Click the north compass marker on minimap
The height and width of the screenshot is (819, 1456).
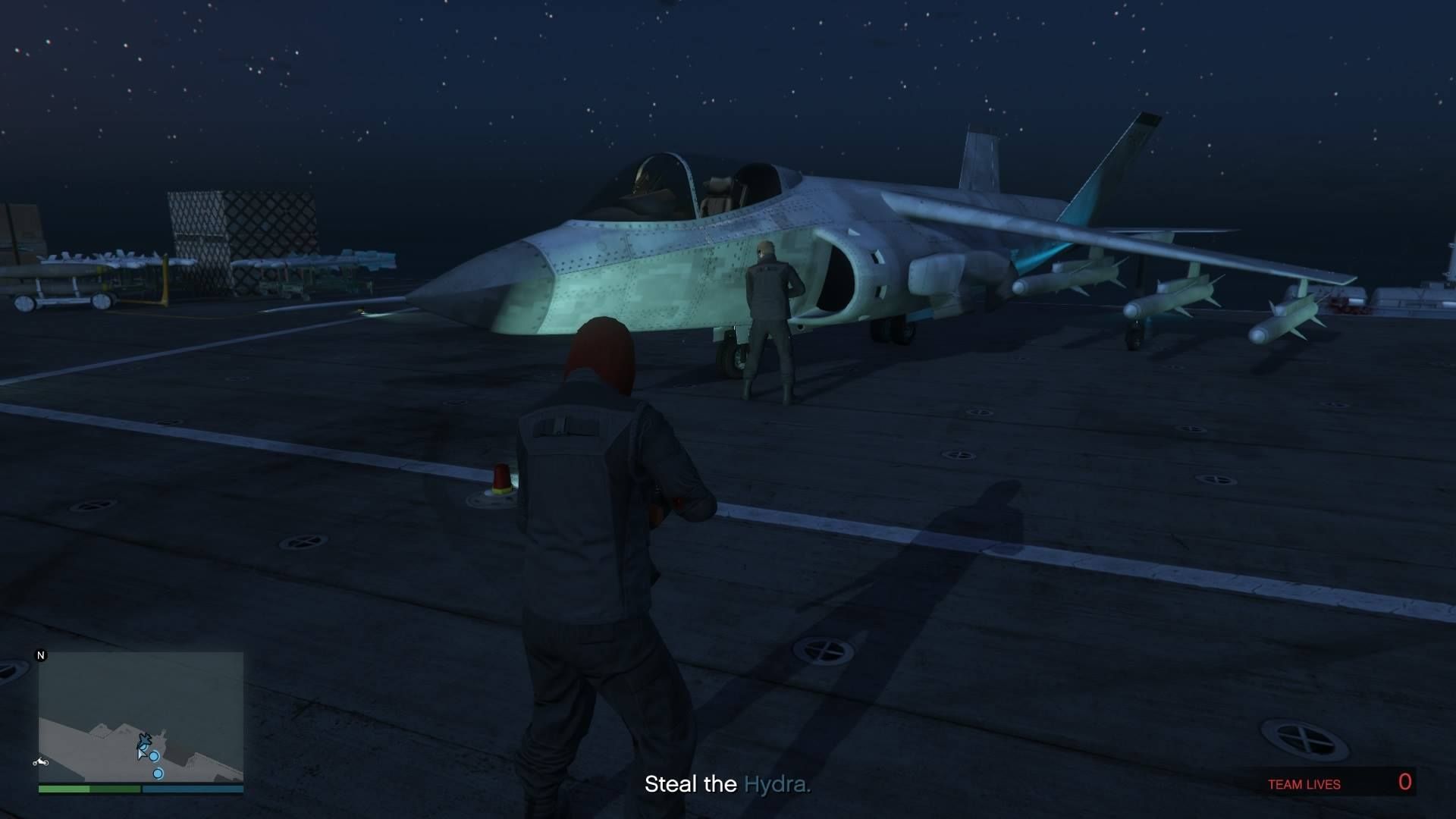[41, 655]
